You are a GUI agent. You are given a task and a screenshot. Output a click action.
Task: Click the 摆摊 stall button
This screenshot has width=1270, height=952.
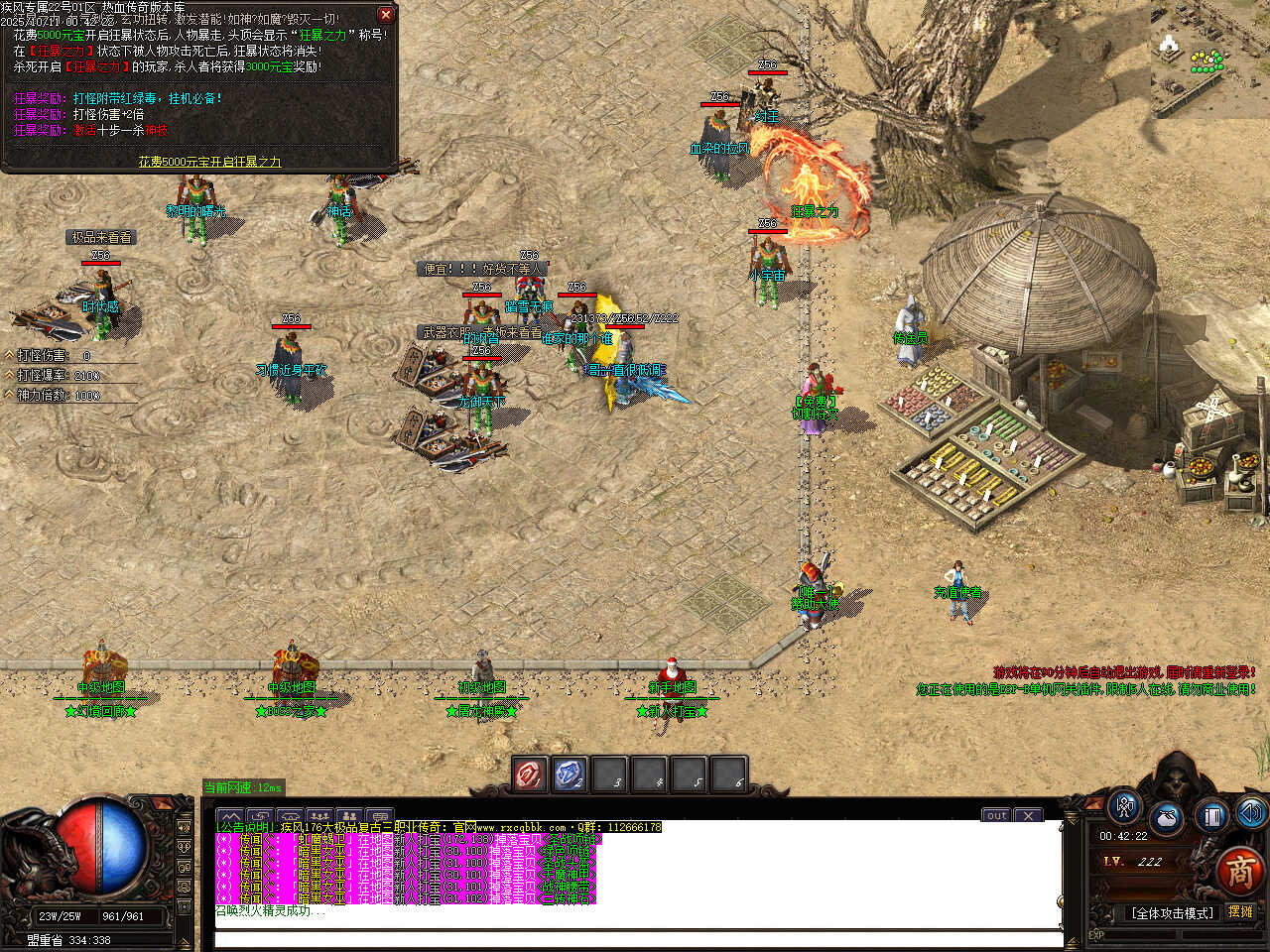[x=1240, y=911]
